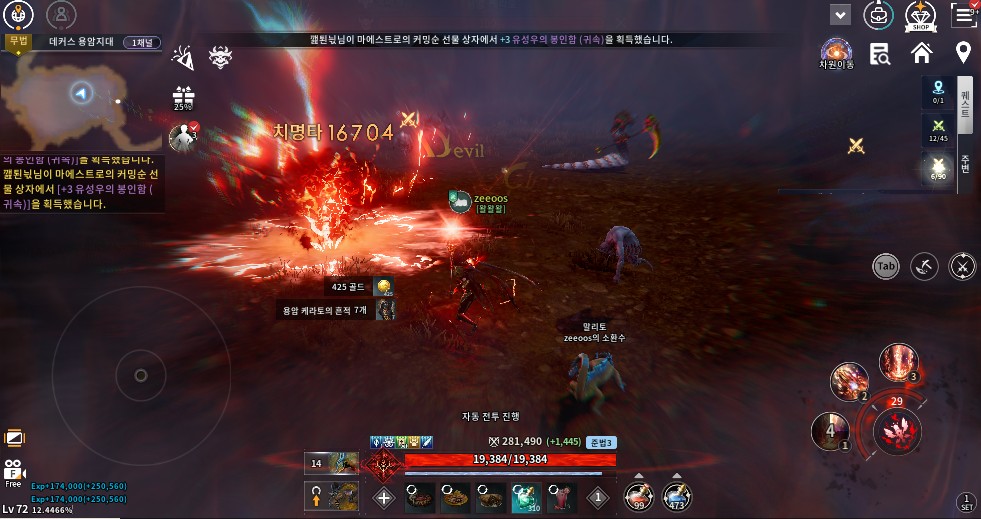Open the map location pin icon

coord(963,53)
